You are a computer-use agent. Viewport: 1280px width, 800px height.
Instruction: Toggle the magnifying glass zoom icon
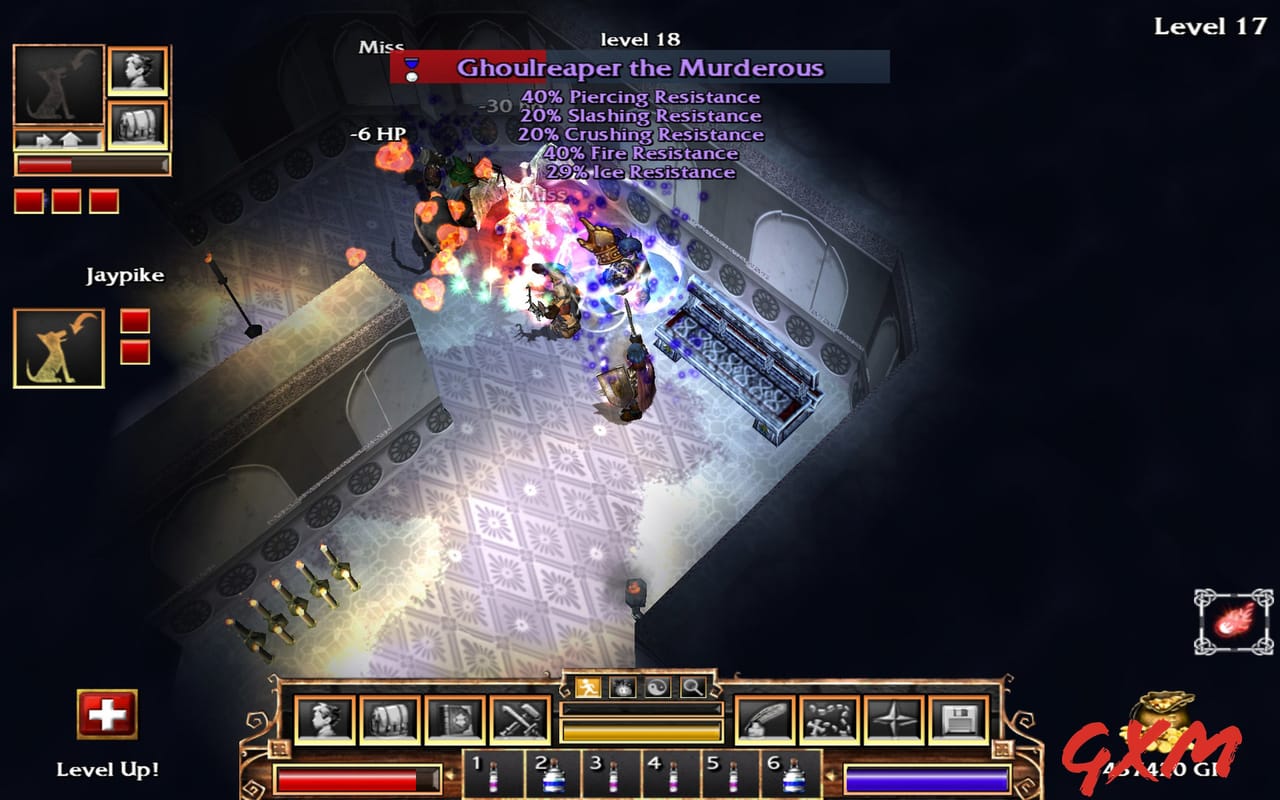click(691, 687)
